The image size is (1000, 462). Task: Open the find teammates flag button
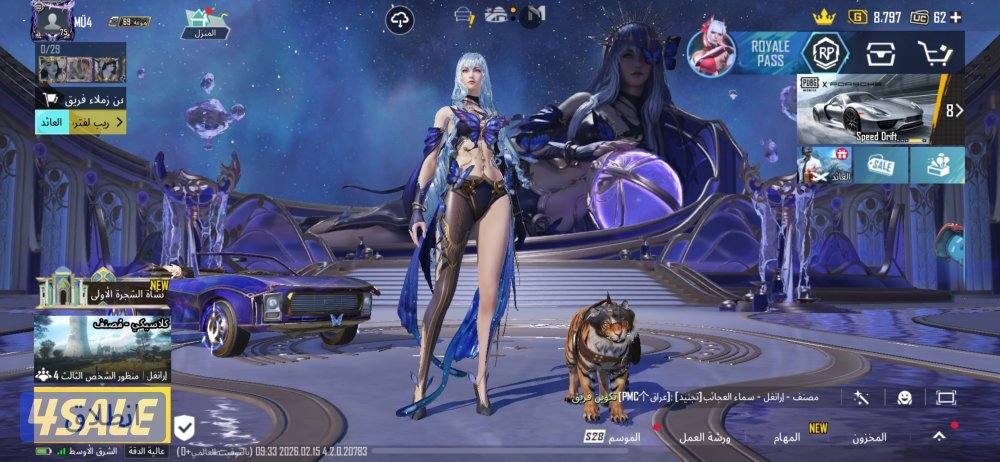81,98
